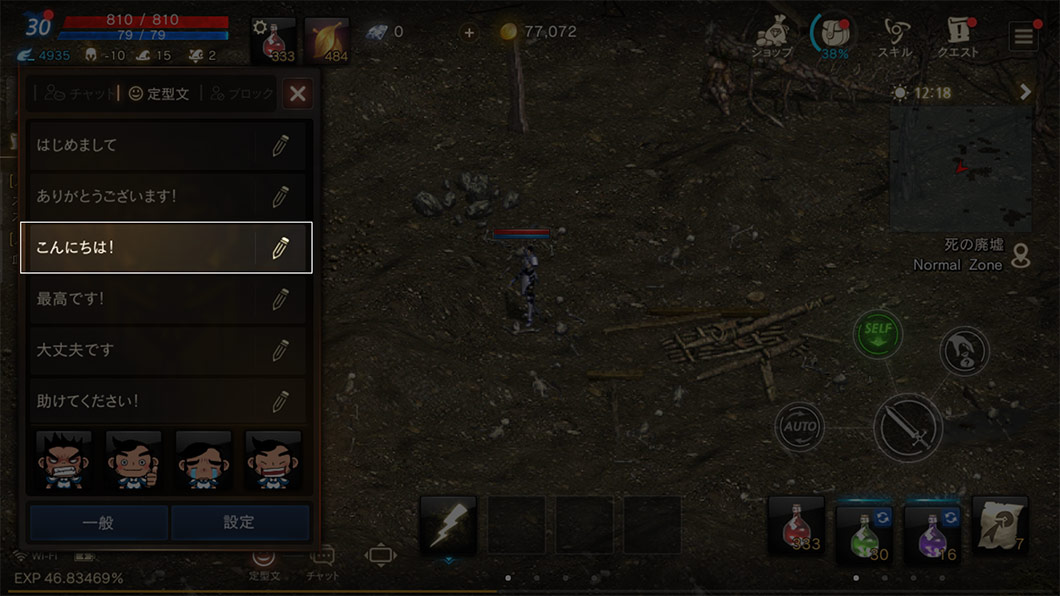The image size is (1060, 596).
Task: Show the クエスト quest log
Action: coord(957,38)
